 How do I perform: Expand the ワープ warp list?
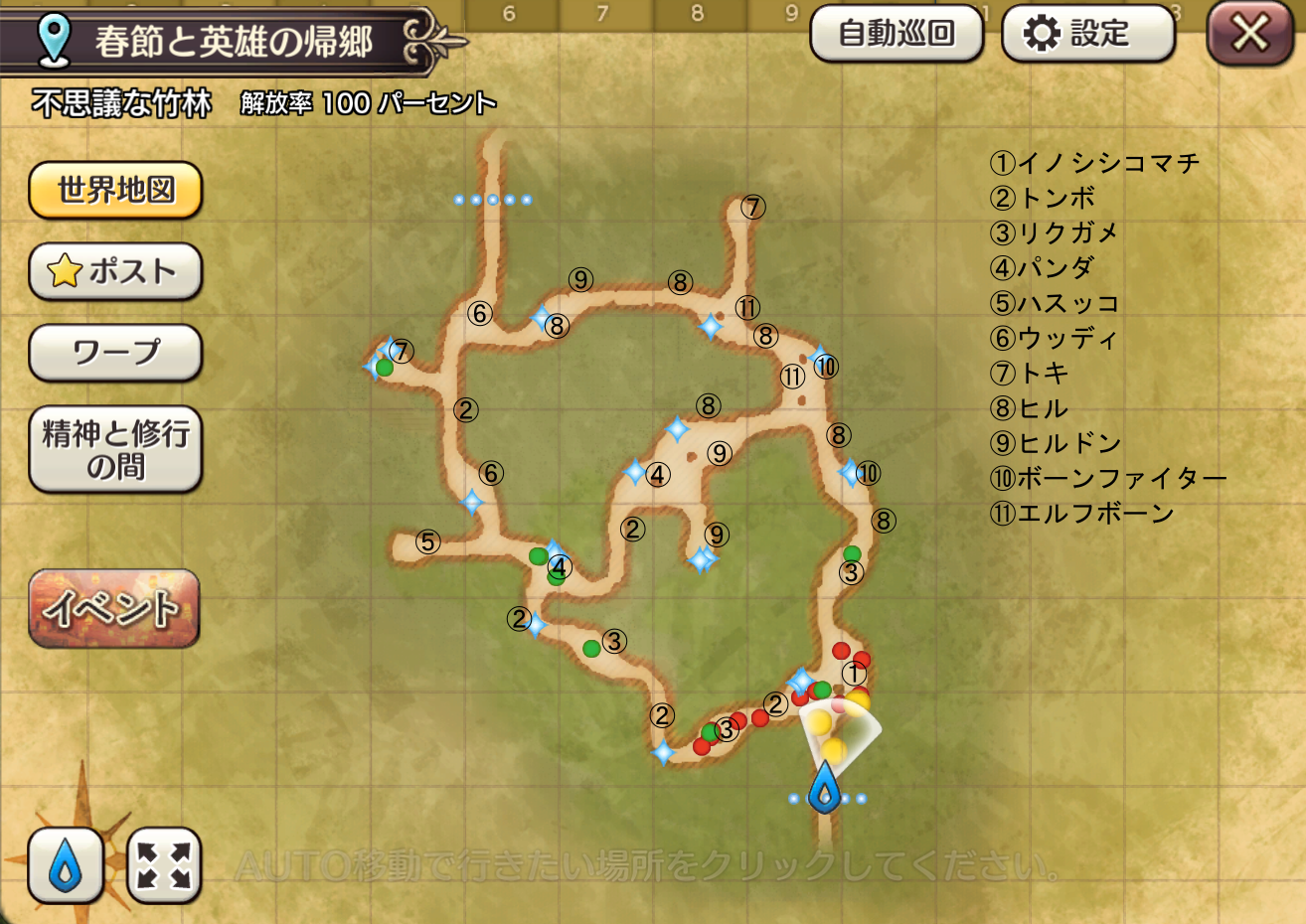tap(114, 353)
